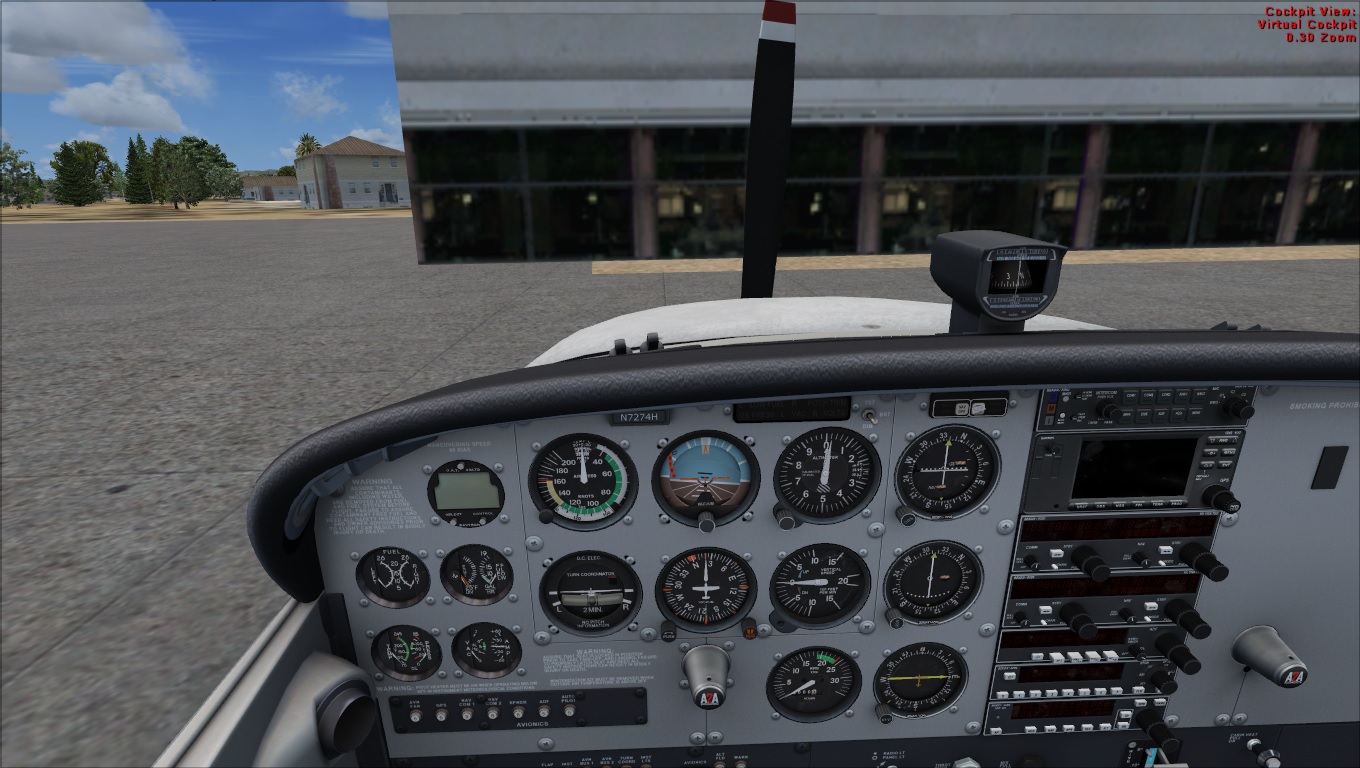Turn the airspeed indicator knob
This screenshot has width=1360, height=768.
click(546, 516)
